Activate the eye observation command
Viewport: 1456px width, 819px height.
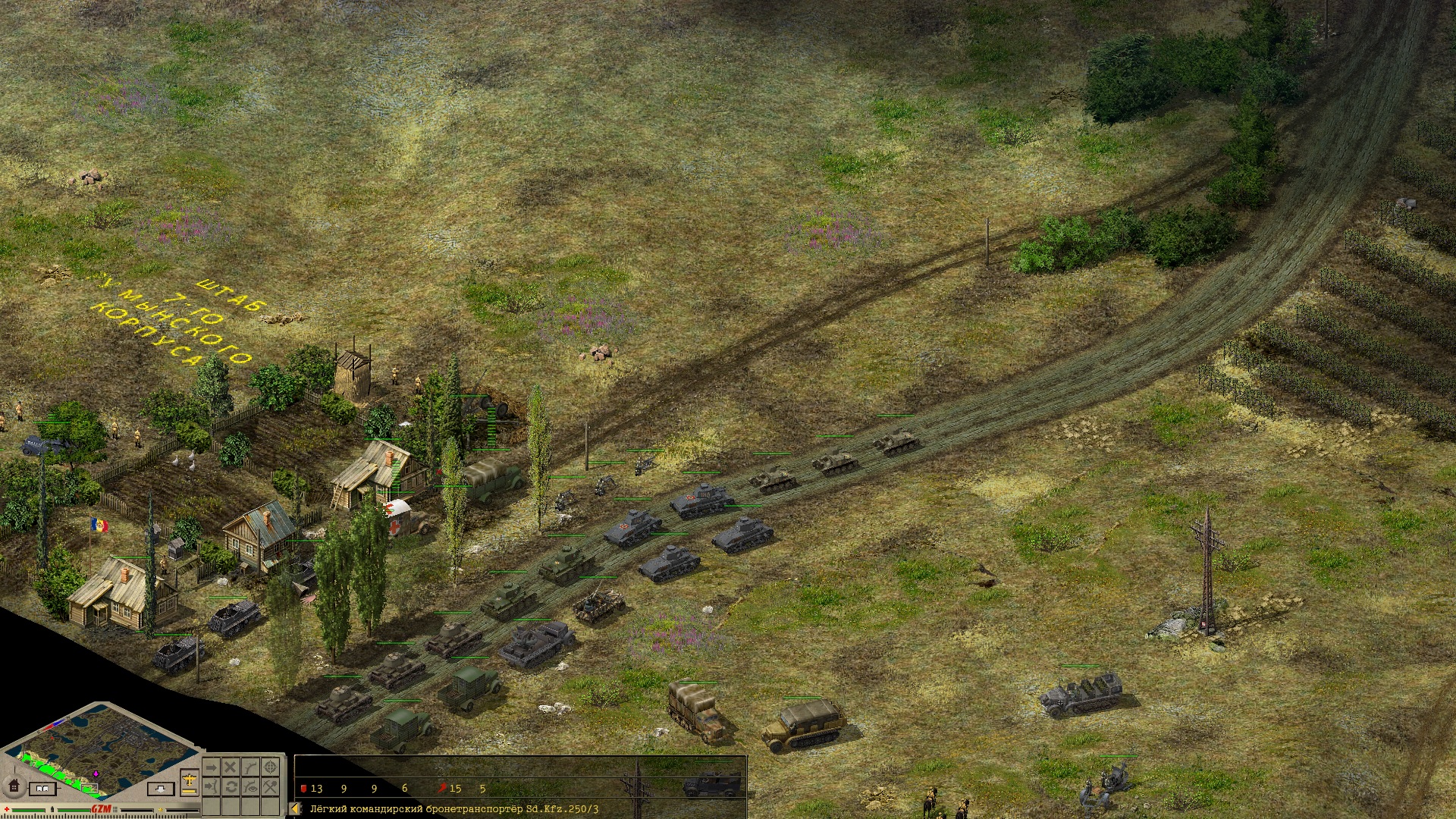tap(250, 787)
